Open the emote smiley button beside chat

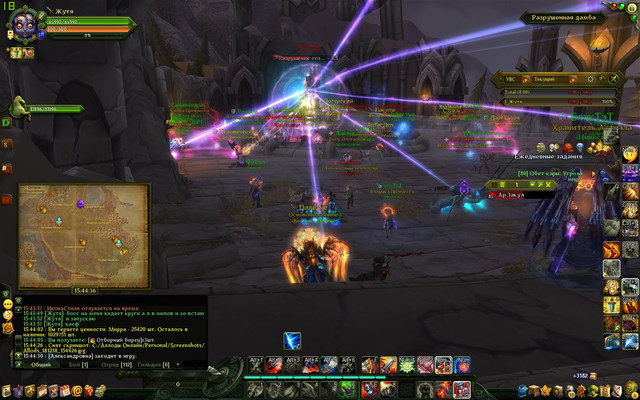[7, 302]
